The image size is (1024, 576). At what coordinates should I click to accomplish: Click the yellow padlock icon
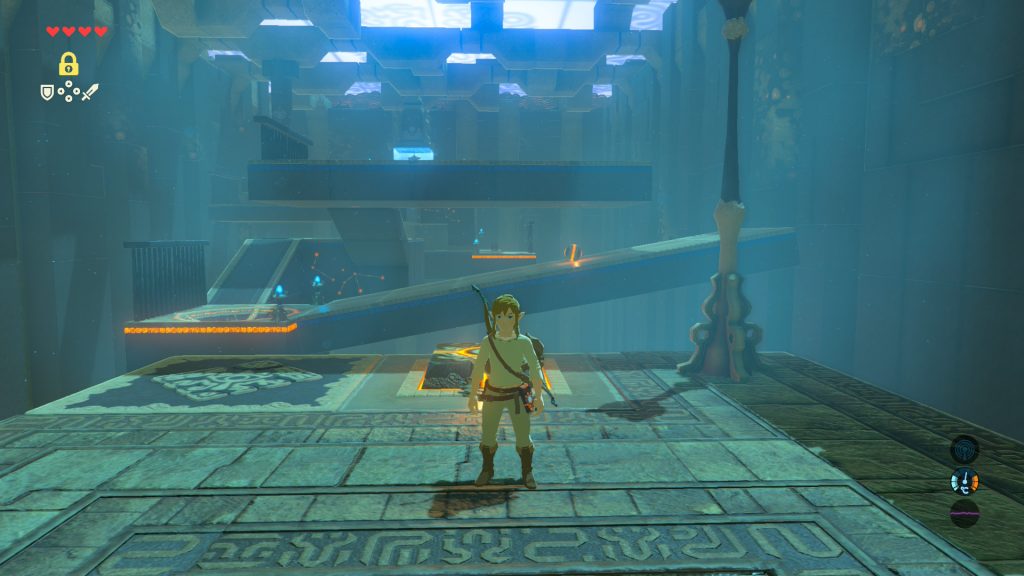[68, 64]
